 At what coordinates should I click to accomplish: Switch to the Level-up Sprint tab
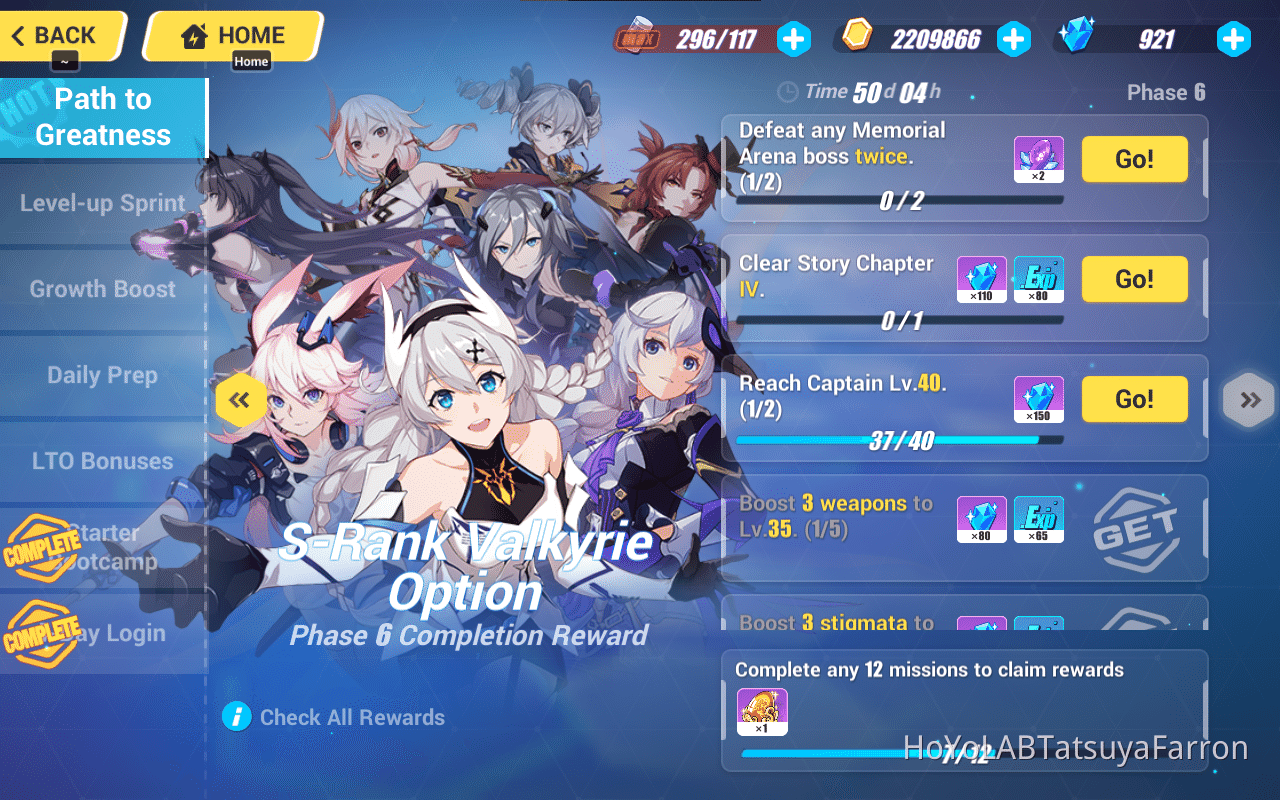coord(100,203)
